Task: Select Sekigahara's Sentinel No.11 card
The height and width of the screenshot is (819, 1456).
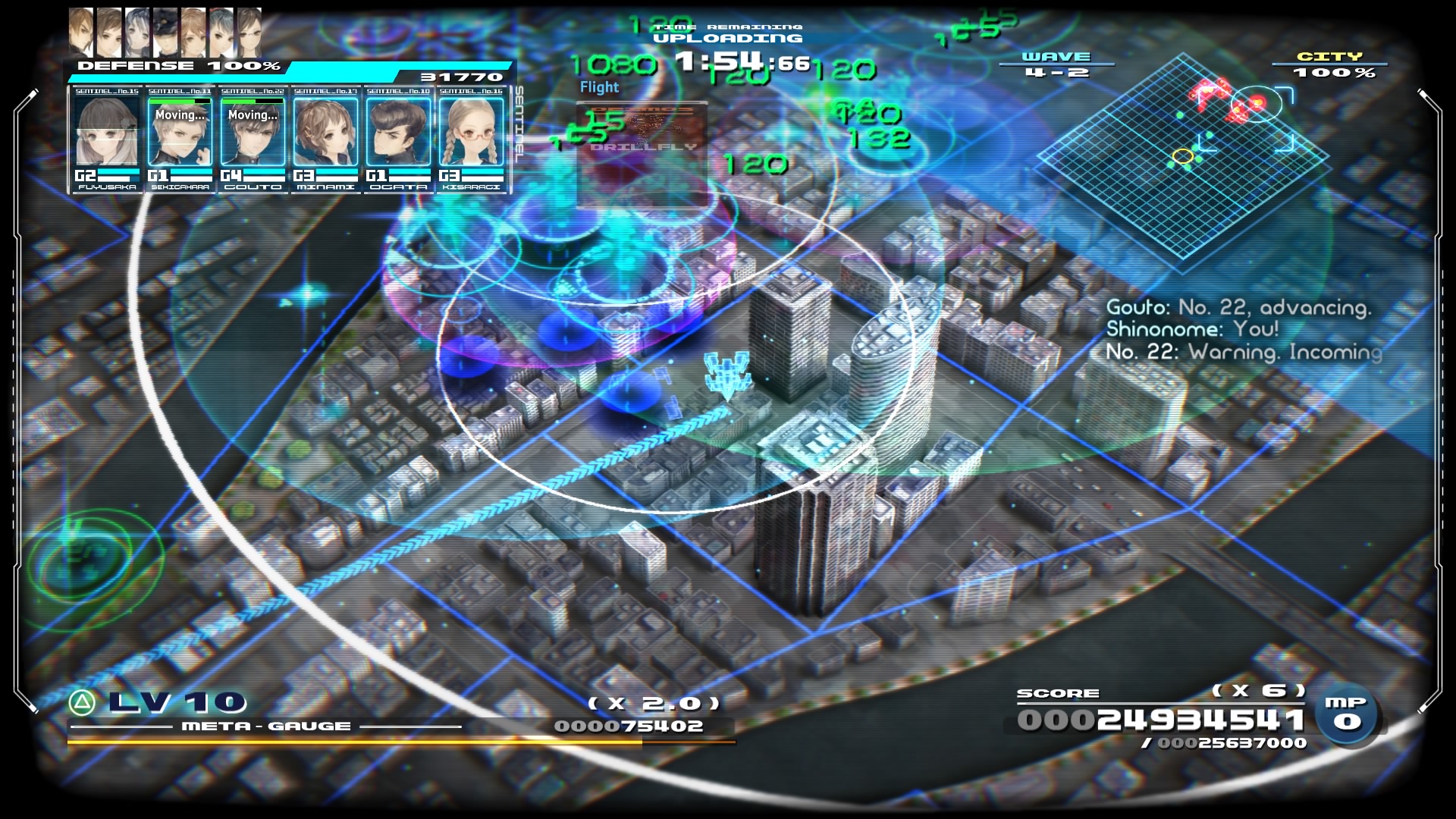Action: coord(180,136)
